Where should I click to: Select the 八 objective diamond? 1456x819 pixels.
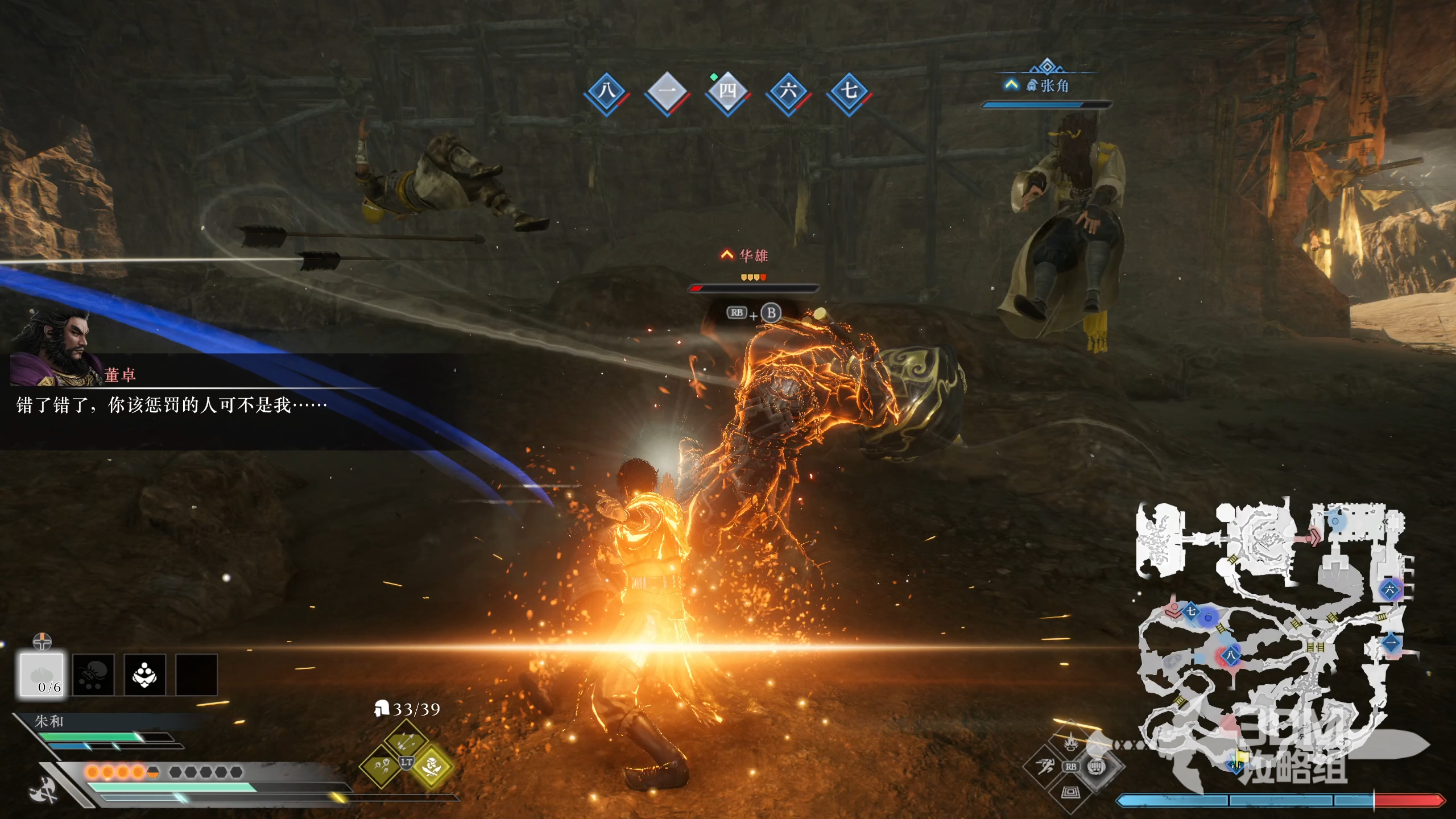point(607,92)
